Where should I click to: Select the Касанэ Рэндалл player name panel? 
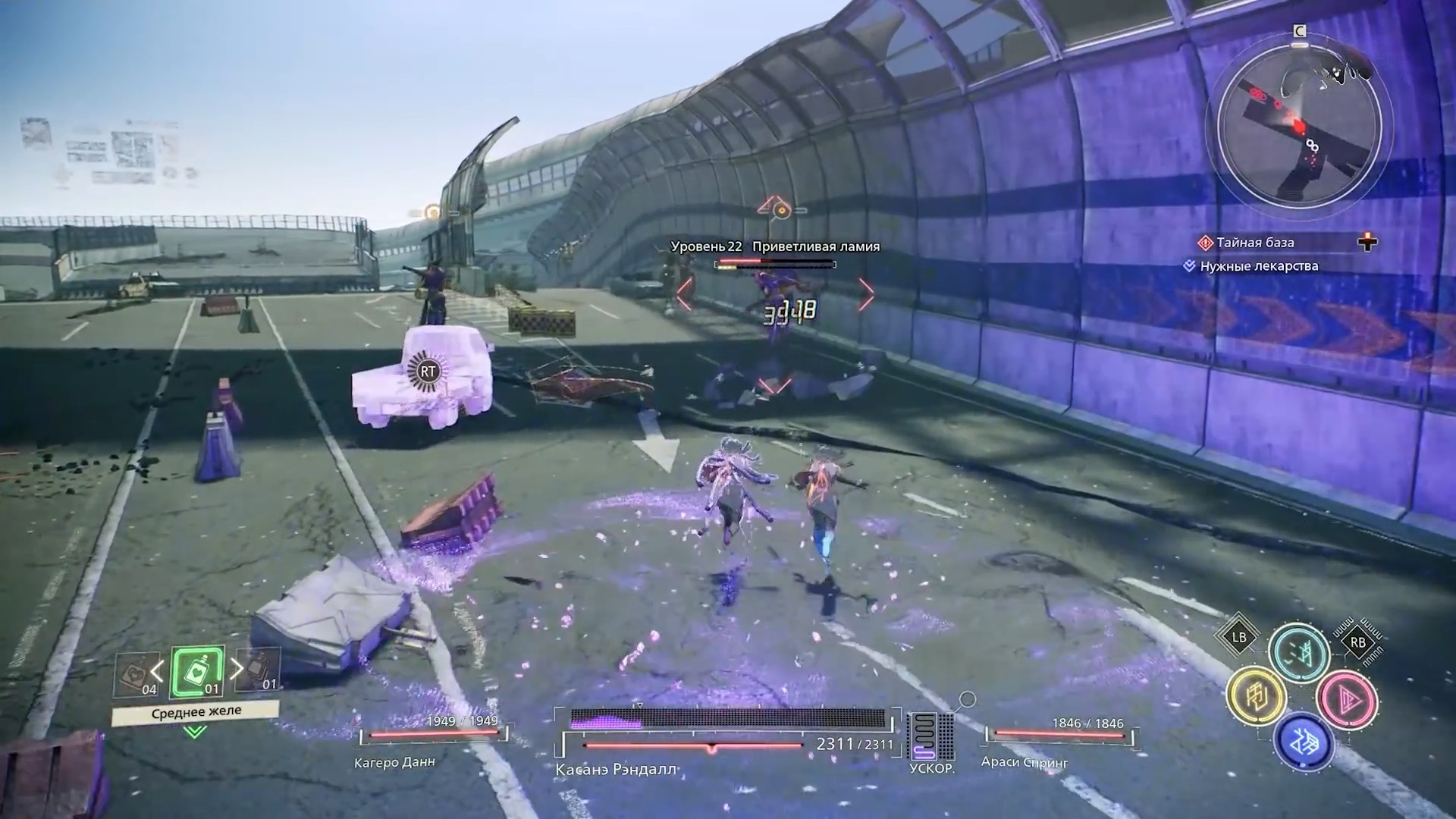(x=616, y=769)
